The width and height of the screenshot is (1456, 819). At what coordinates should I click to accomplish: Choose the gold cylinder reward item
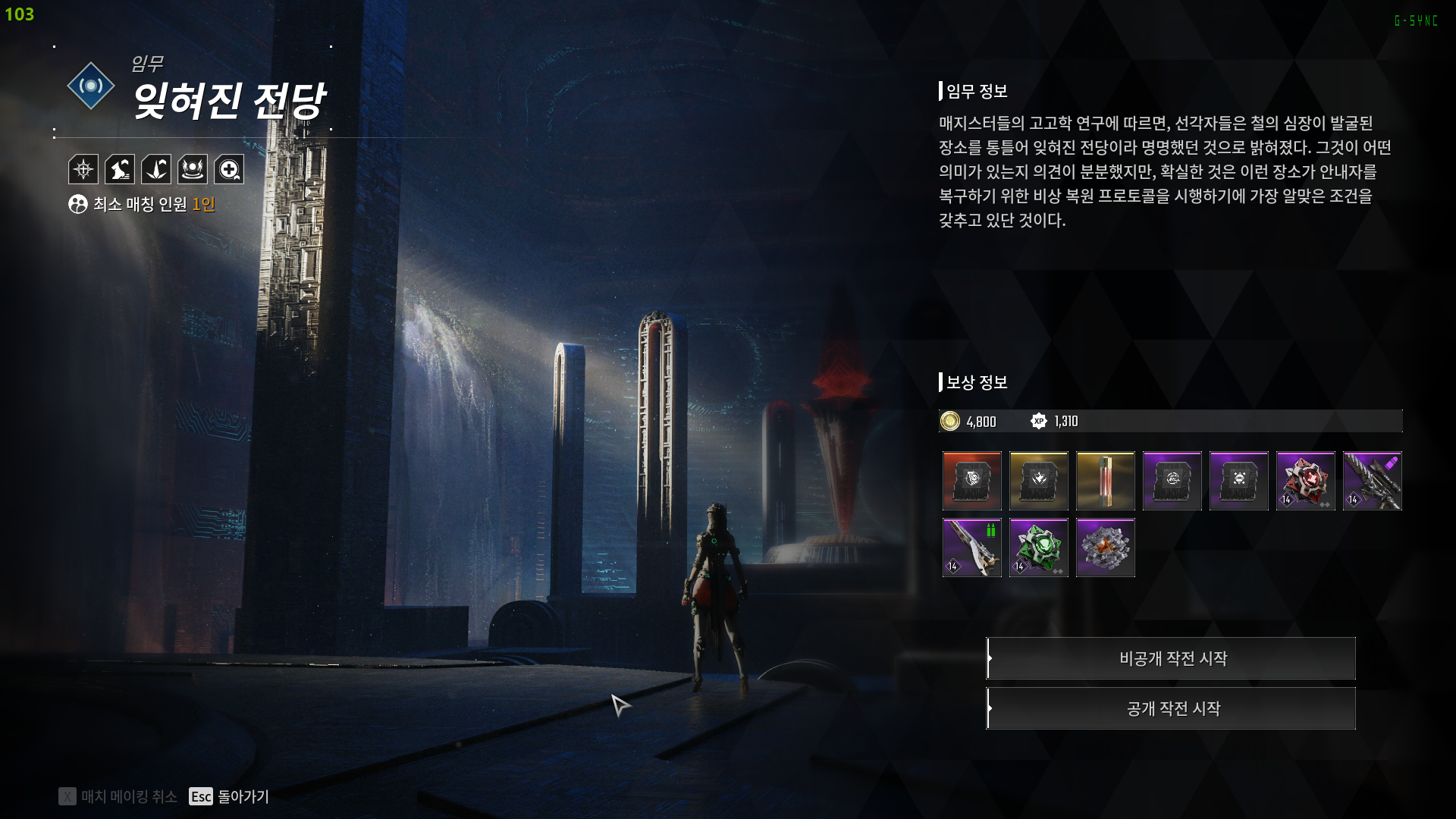coord(1105,481)
